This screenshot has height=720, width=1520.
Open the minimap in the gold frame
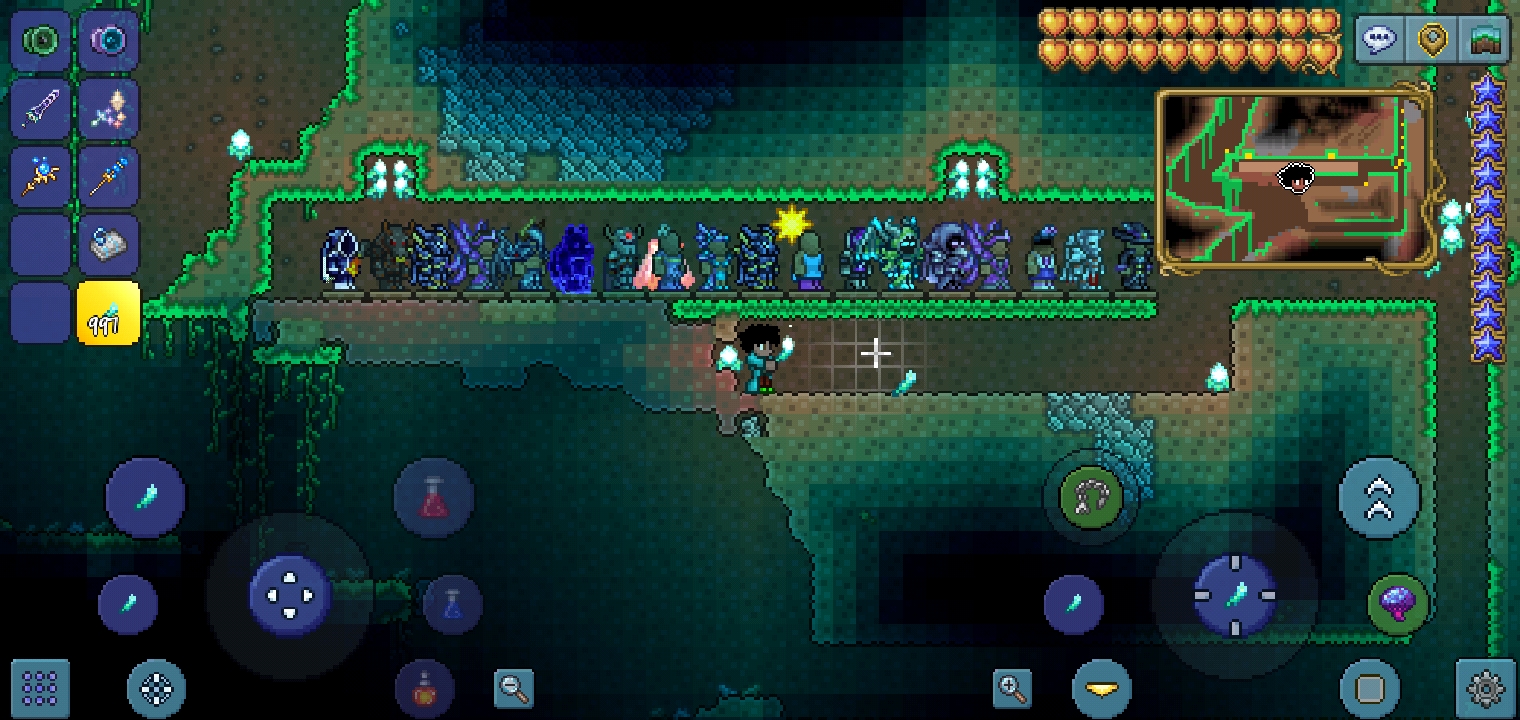click(x=1296, y=180)
